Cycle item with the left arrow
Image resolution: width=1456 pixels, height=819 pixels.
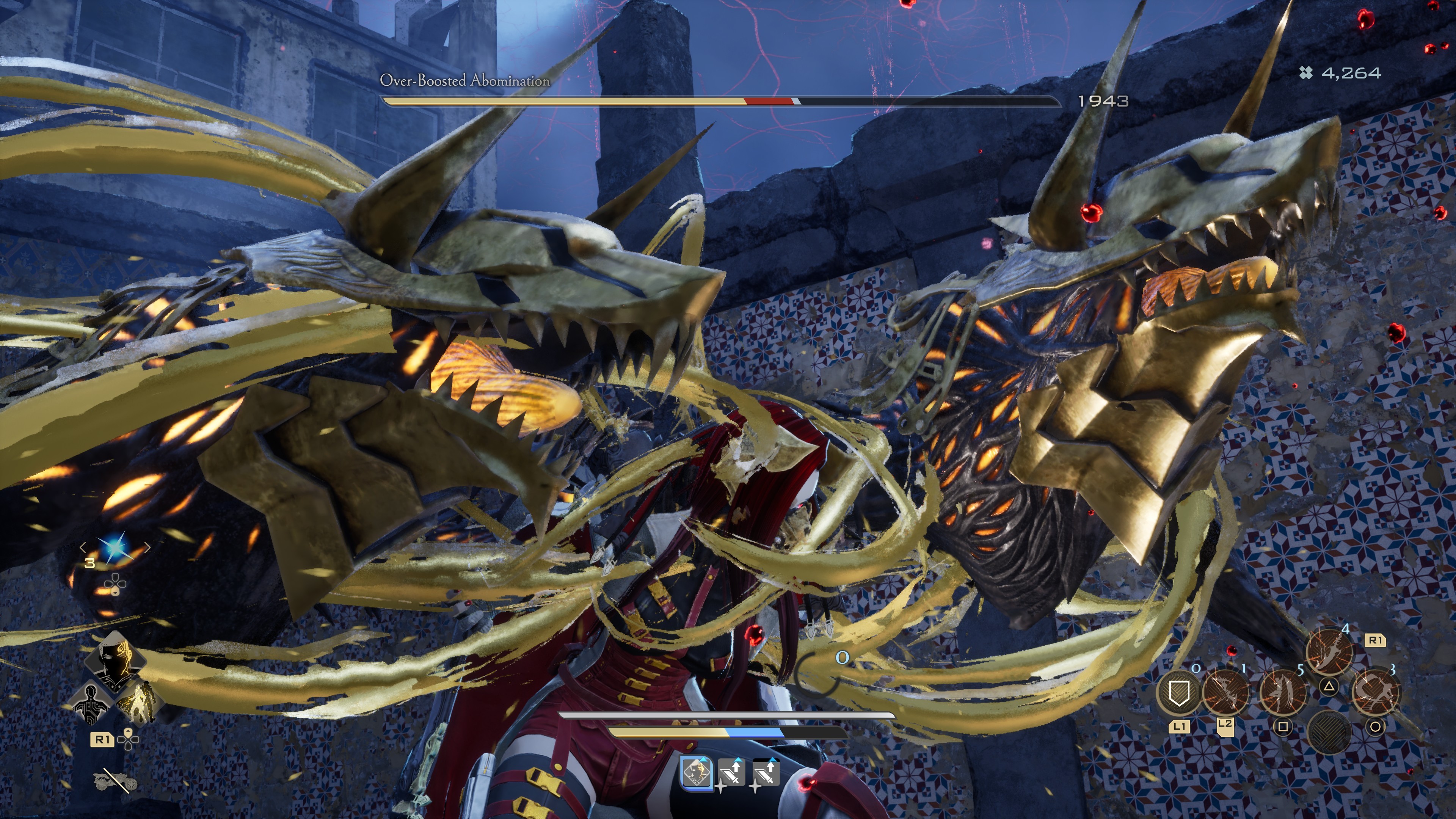pyautogui.click(x=83, y=547)
